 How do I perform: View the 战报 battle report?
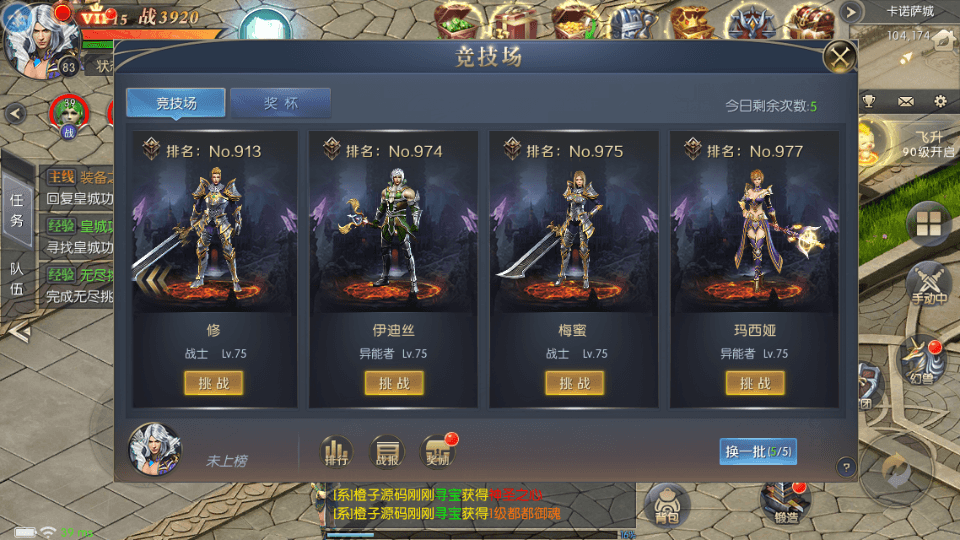pyautogui.click(x=386, y=452)
